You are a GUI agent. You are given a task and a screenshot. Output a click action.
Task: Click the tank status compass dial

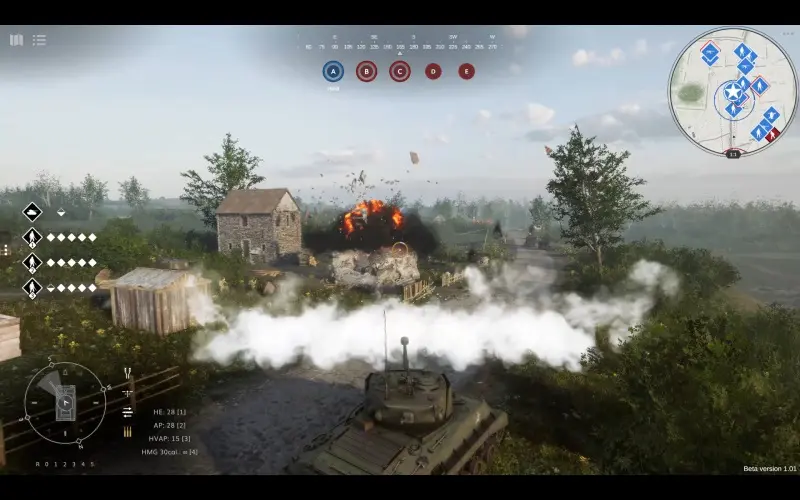[65, 403]
